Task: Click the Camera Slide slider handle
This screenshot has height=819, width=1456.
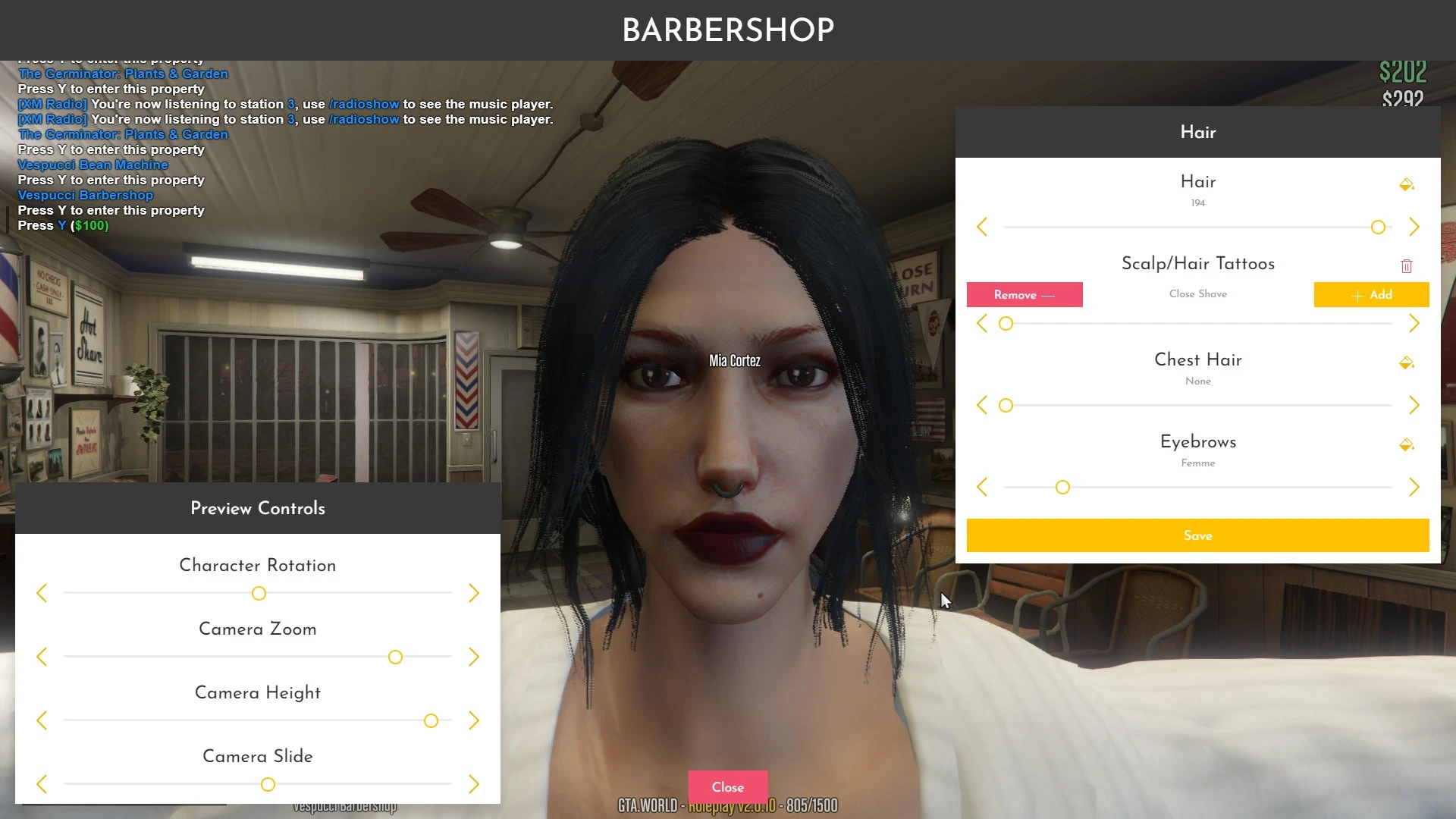Action: (268, 784)
